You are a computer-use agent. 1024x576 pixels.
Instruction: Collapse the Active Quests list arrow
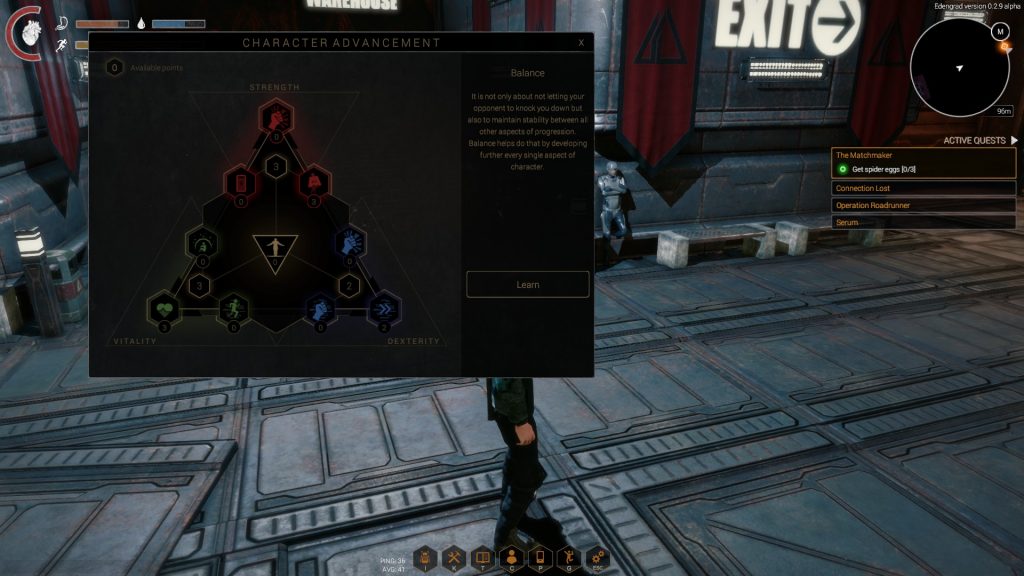coord(1013,141)
